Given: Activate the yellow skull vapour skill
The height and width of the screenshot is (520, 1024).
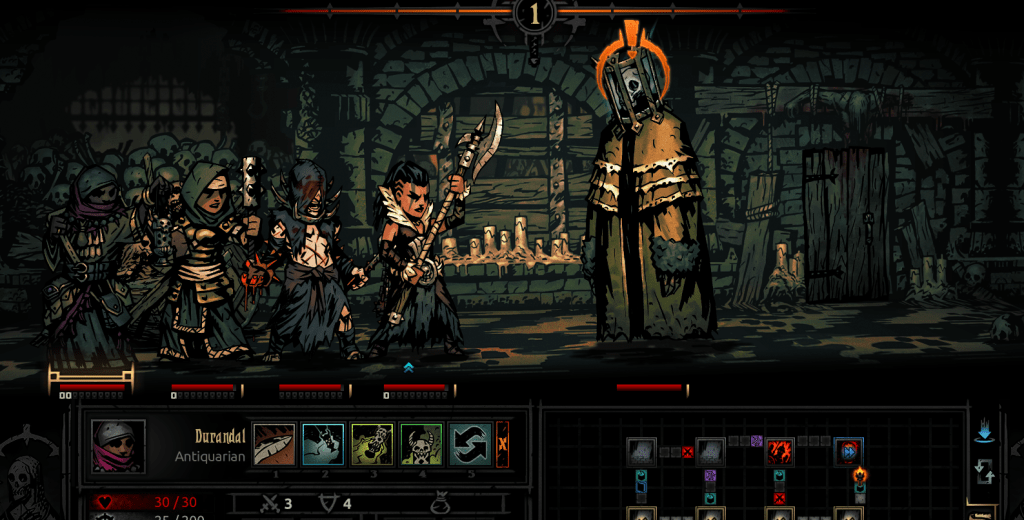Looking at the screenshot, I should click(371, 445).
